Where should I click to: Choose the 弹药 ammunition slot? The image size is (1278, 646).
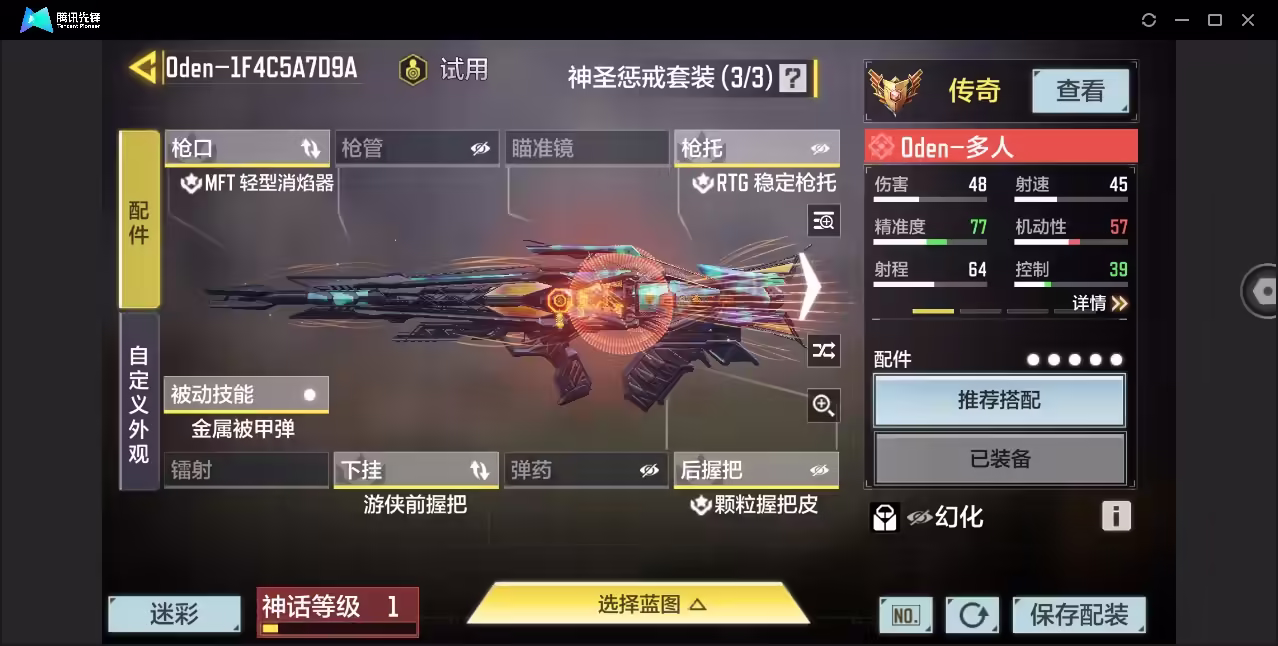click(x=586, y=469)
